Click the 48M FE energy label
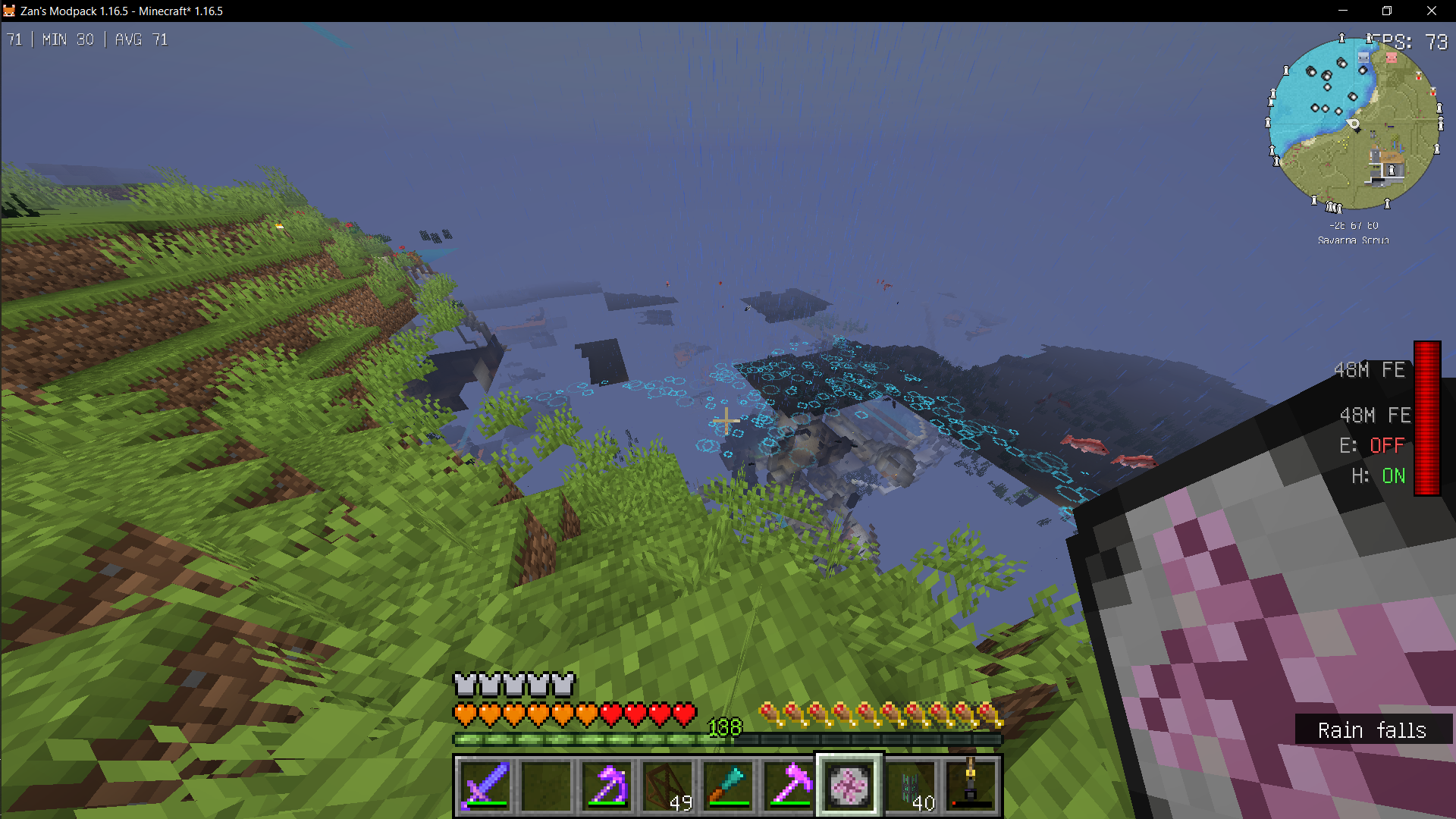The image size is (1456, 819). [1369, 371]
